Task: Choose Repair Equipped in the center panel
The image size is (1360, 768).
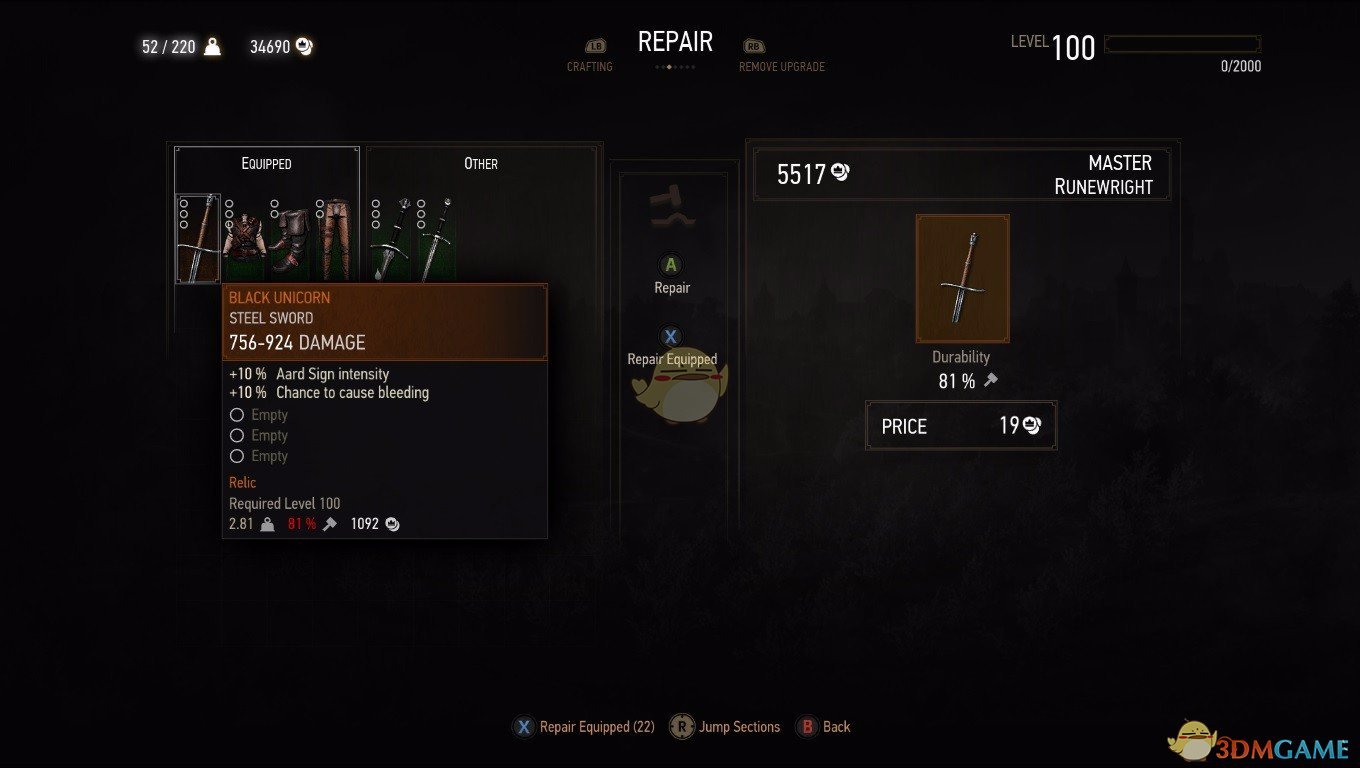Action: (x=672, y=347)
